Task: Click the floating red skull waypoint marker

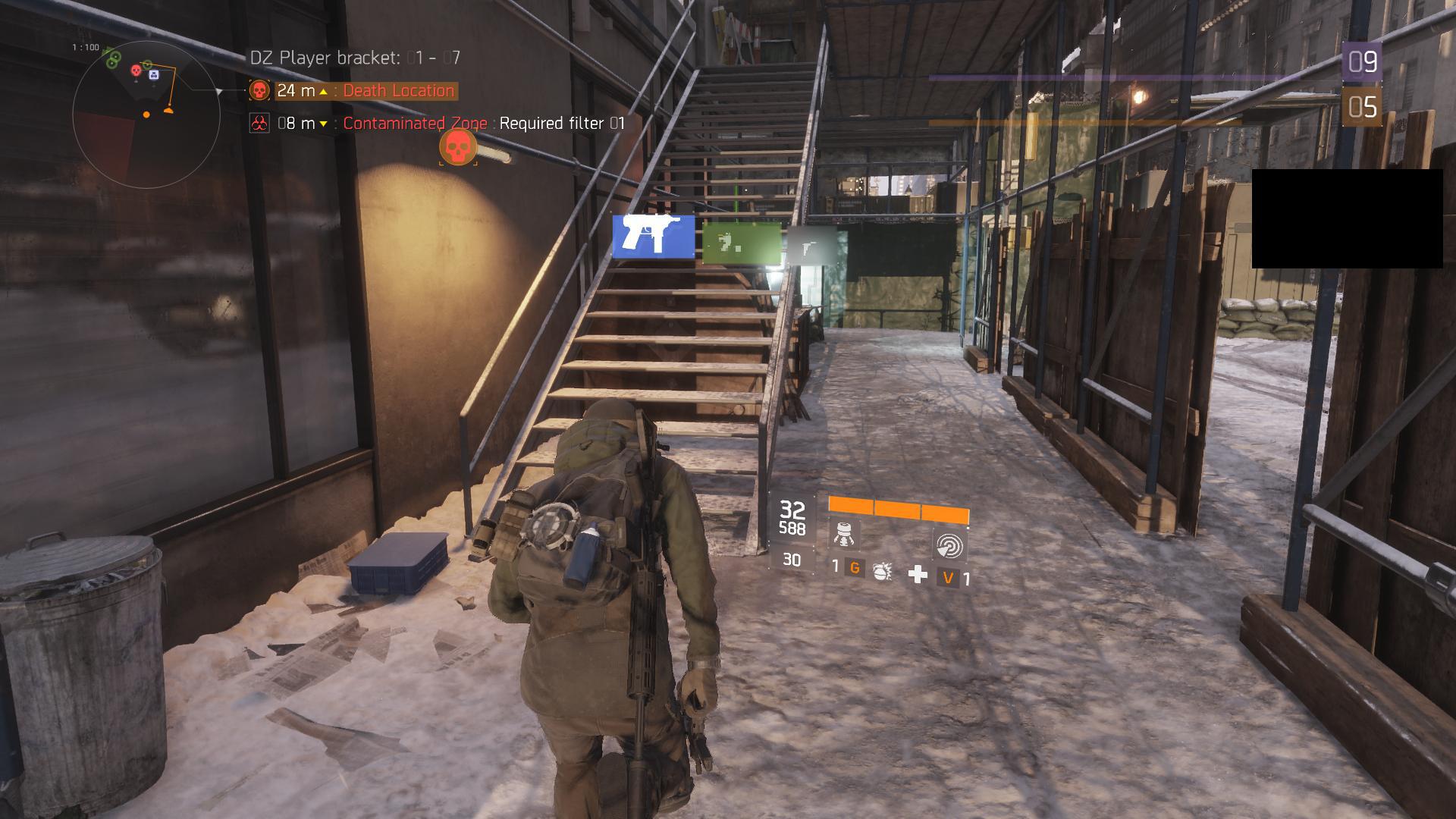Action: point(458,147)
